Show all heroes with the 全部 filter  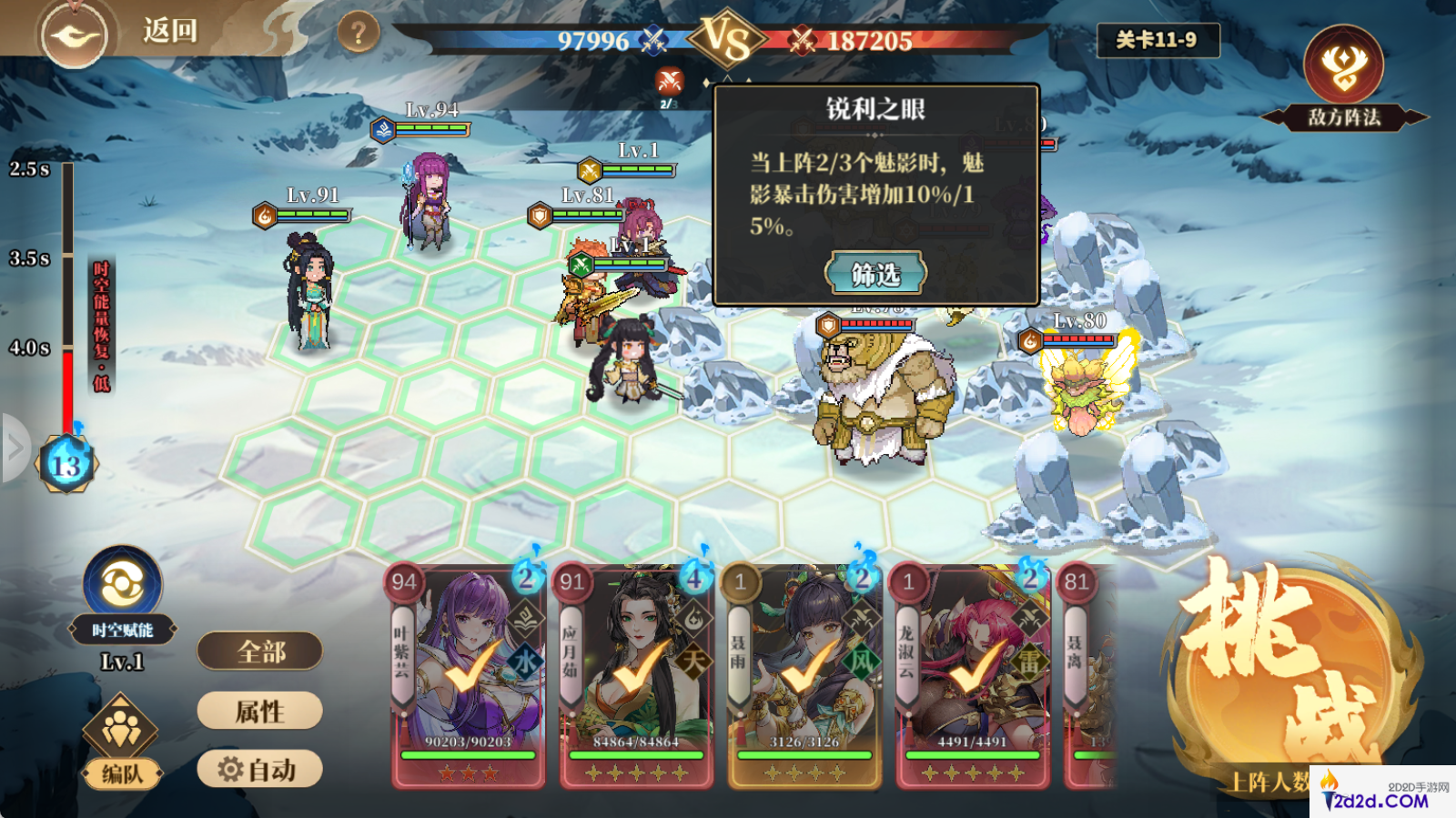click(x=260, y=651)
